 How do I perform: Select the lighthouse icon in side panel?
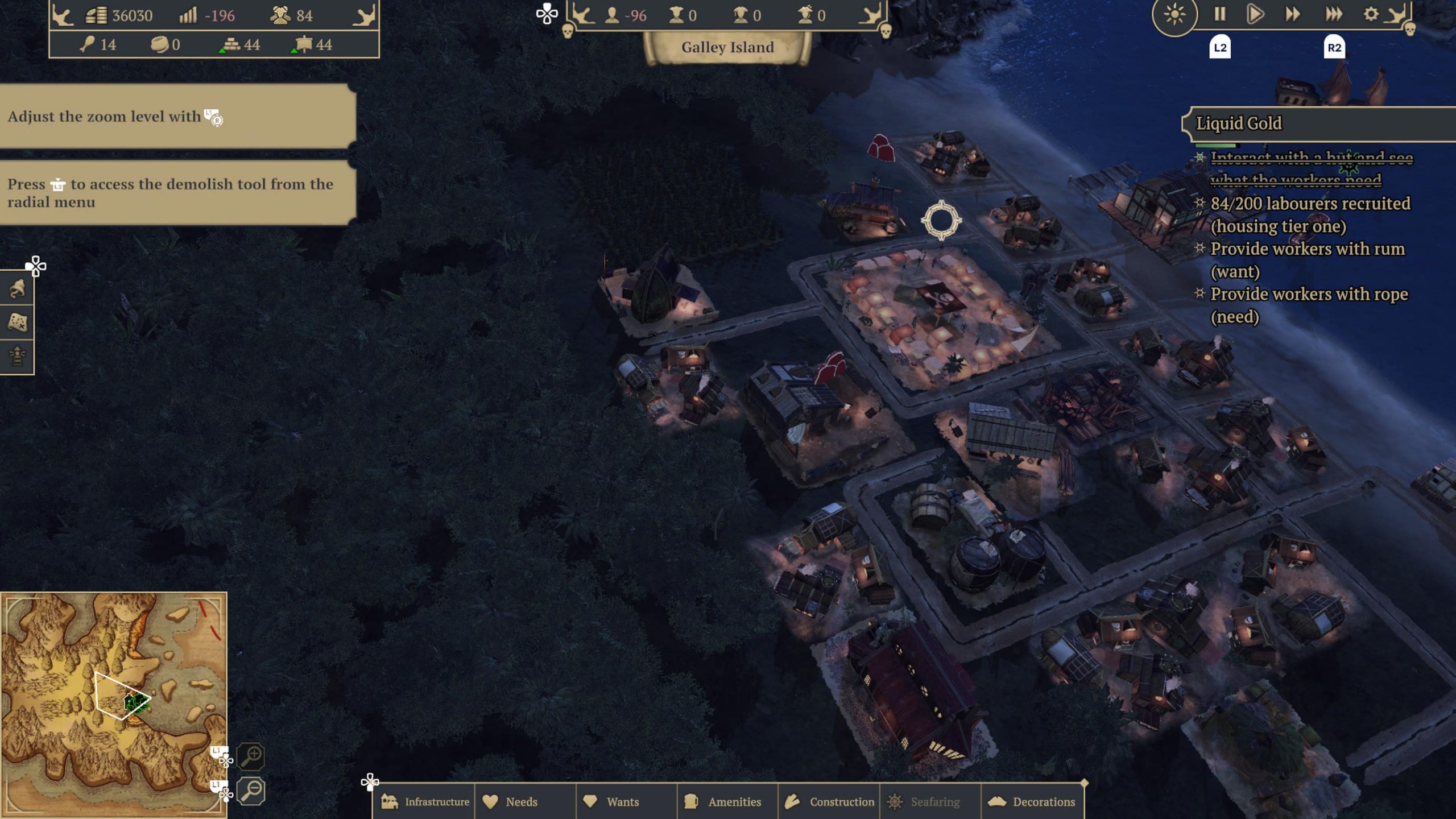pos(17,356)
